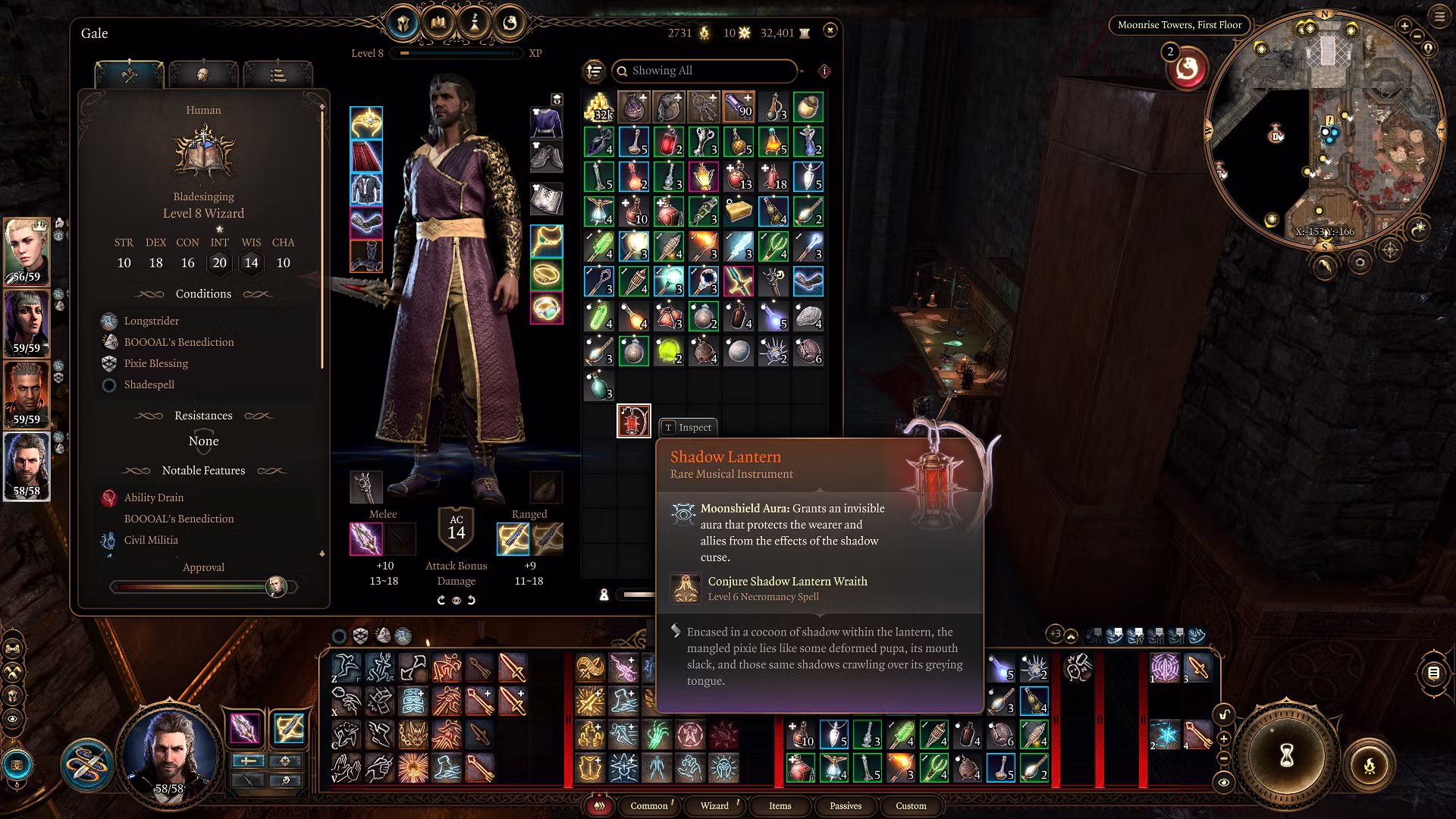Viewport: 1456px width, 819px height.
Task: Select the equipped melee weapon slot
Action: [x=366, y=539]
